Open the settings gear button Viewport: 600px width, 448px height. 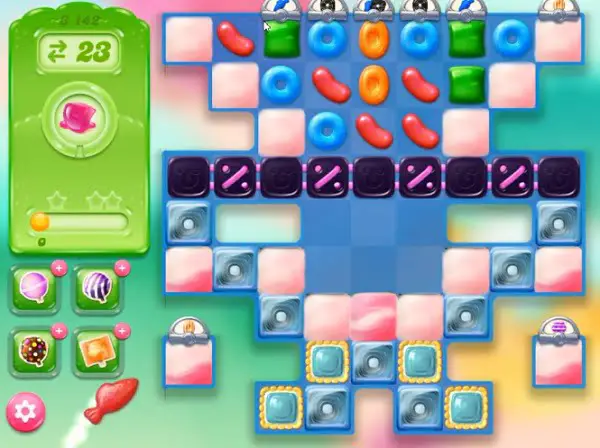click(26, 411)
